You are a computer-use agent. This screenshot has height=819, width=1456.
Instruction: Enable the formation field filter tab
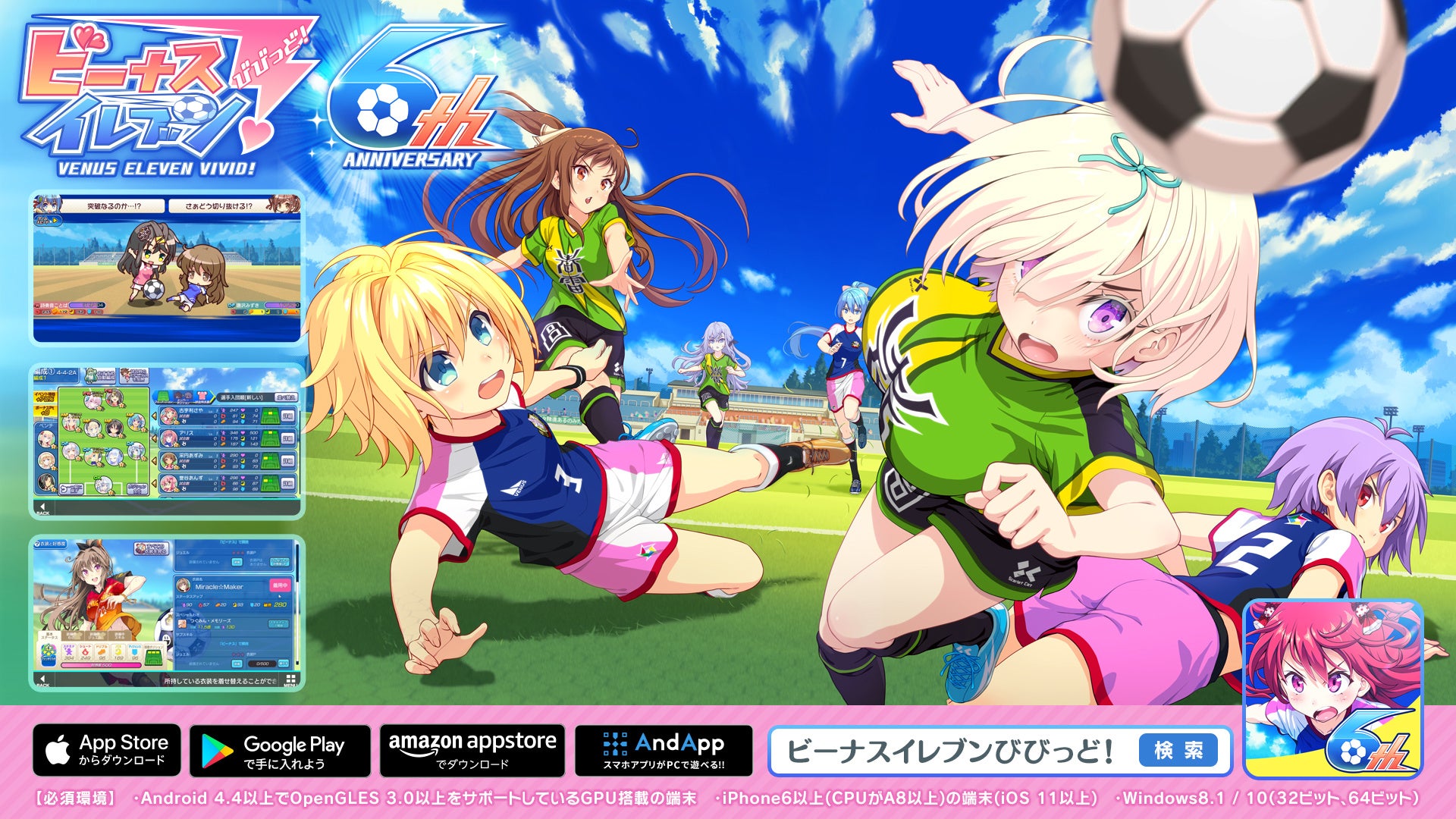162,397
